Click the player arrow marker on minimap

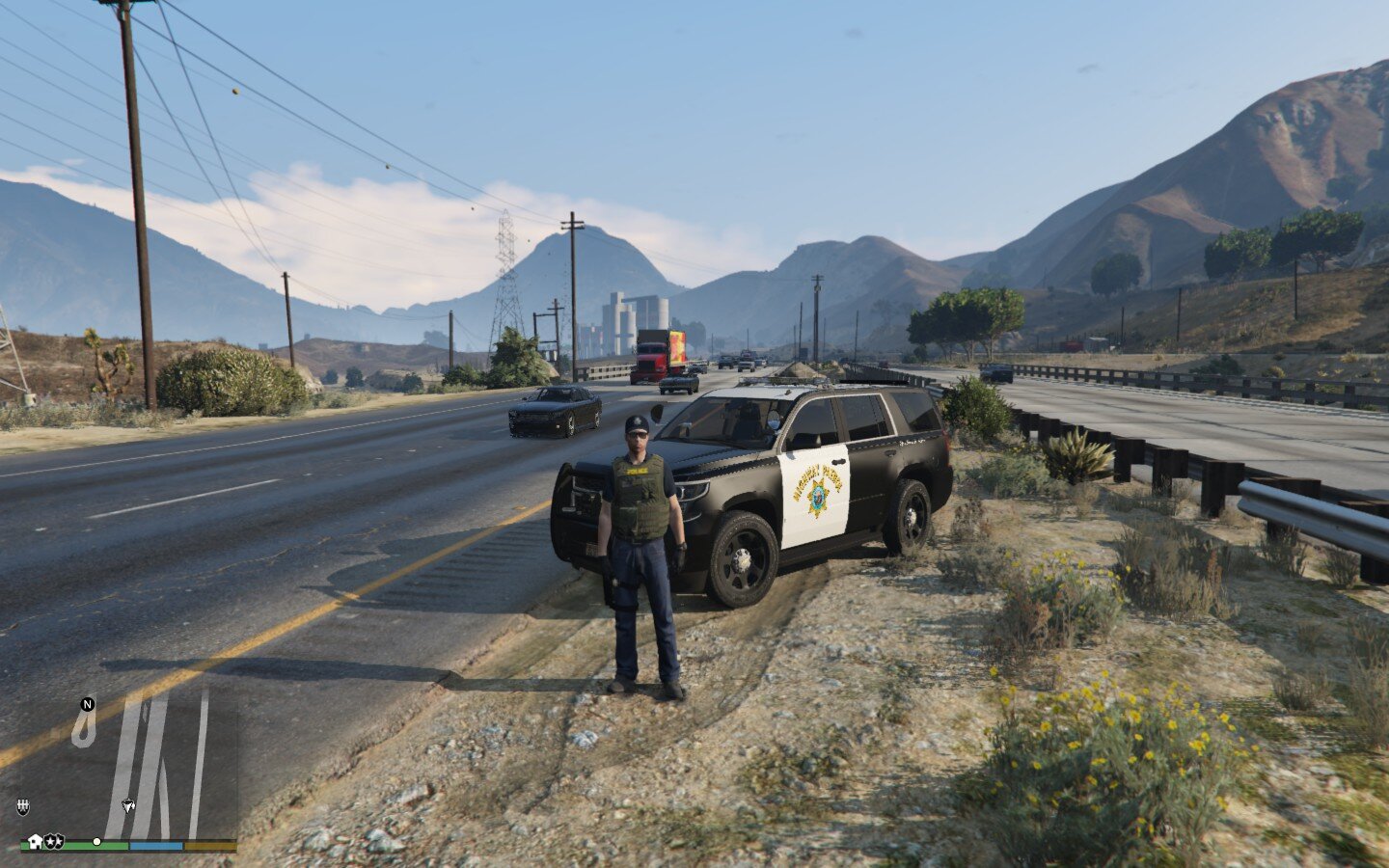point(128,805)
